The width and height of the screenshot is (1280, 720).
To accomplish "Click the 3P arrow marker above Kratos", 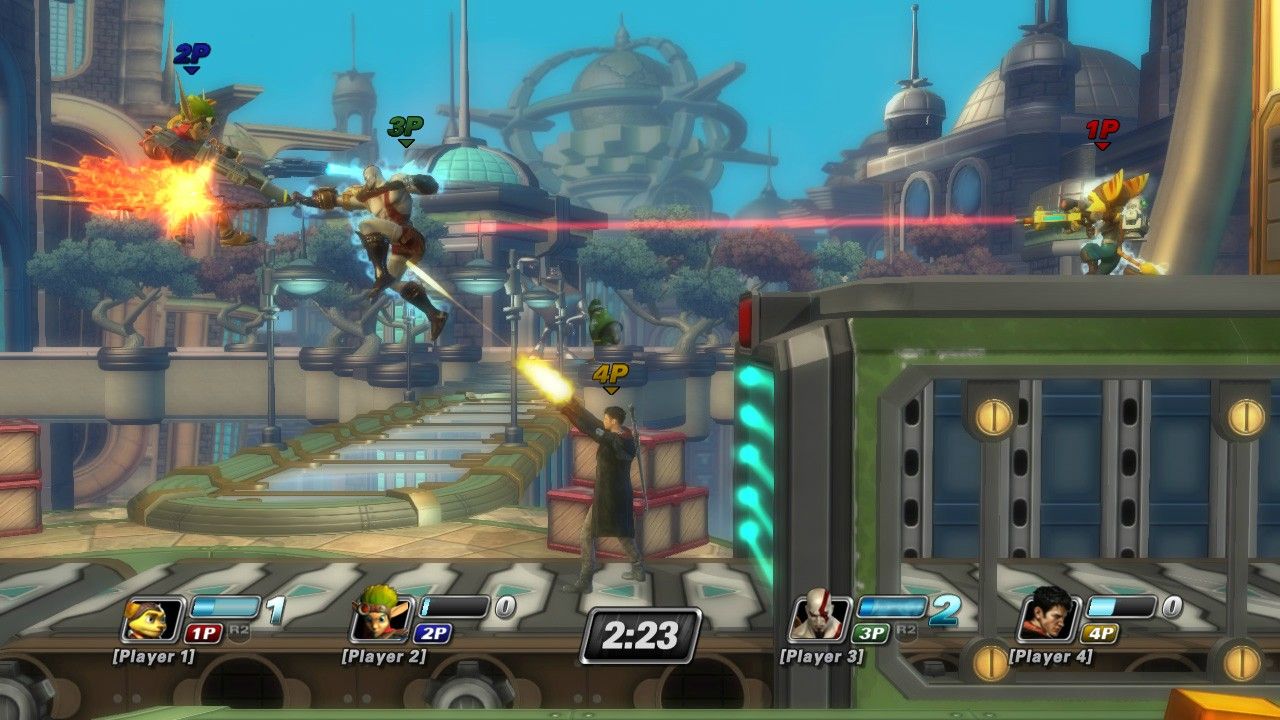I will pos(405,131).
